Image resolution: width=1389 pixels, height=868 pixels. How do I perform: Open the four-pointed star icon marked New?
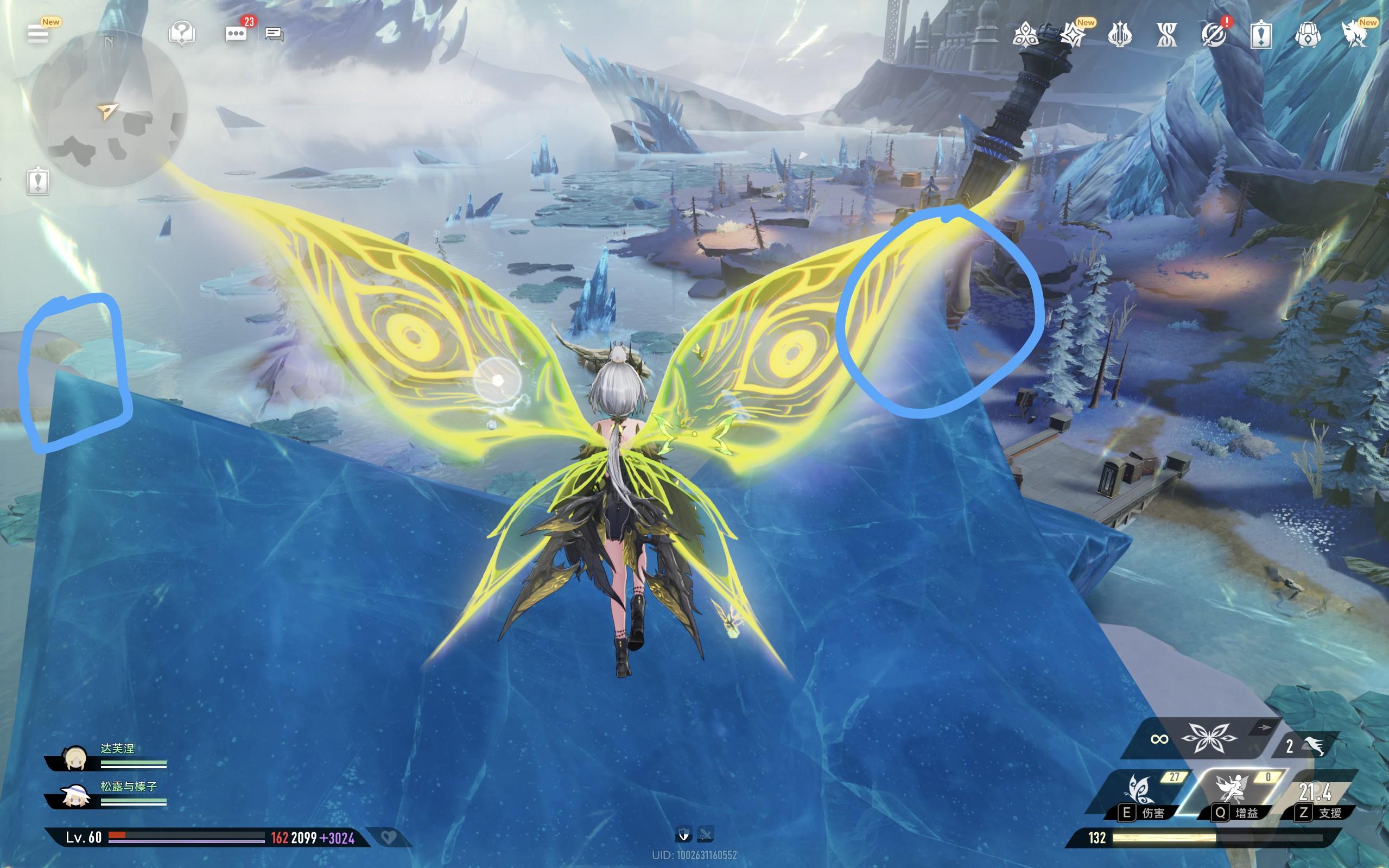click(x=1072, y=35)
